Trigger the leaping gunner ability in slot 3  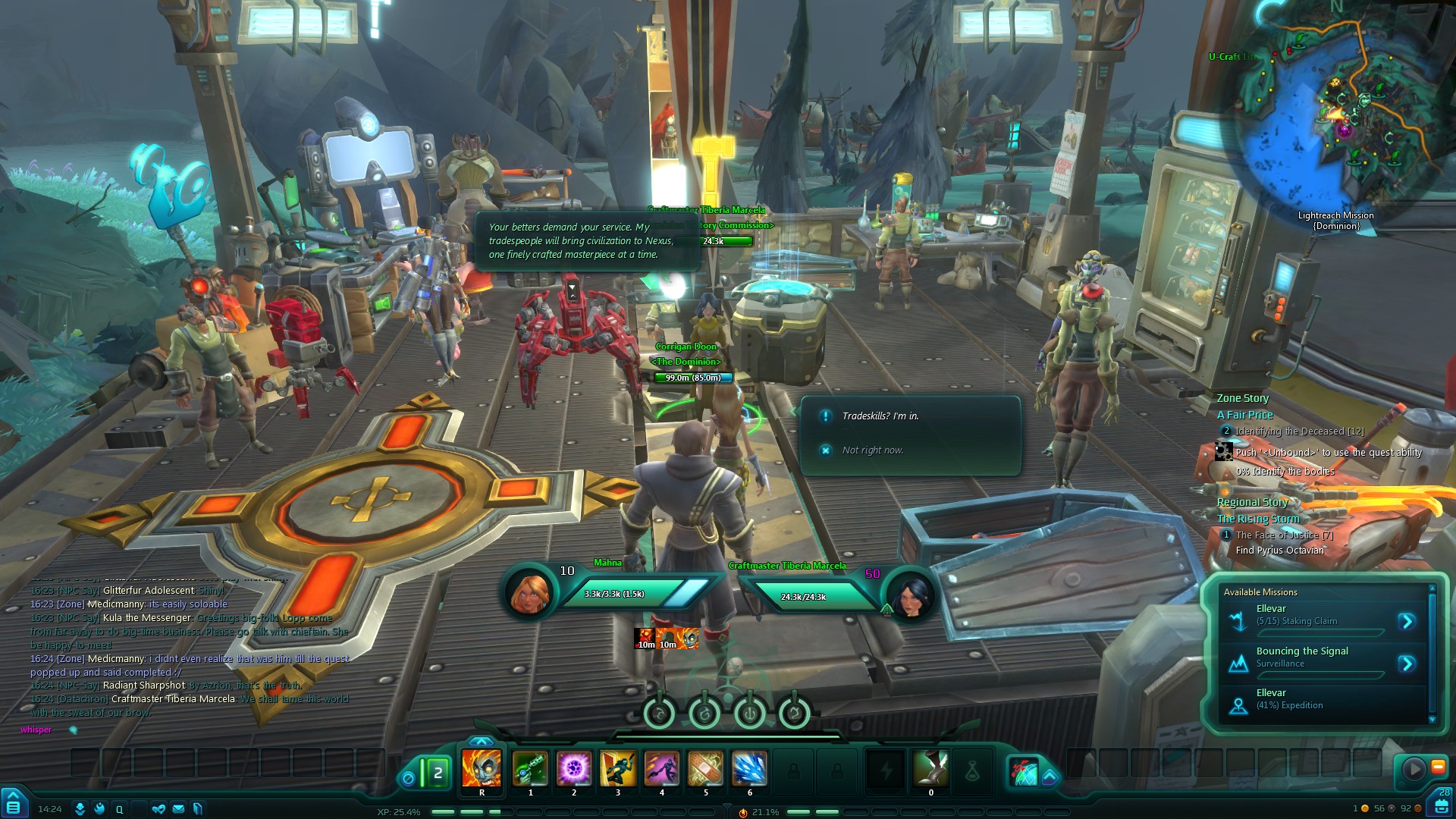pyautogui.click(x=618, y=768)
